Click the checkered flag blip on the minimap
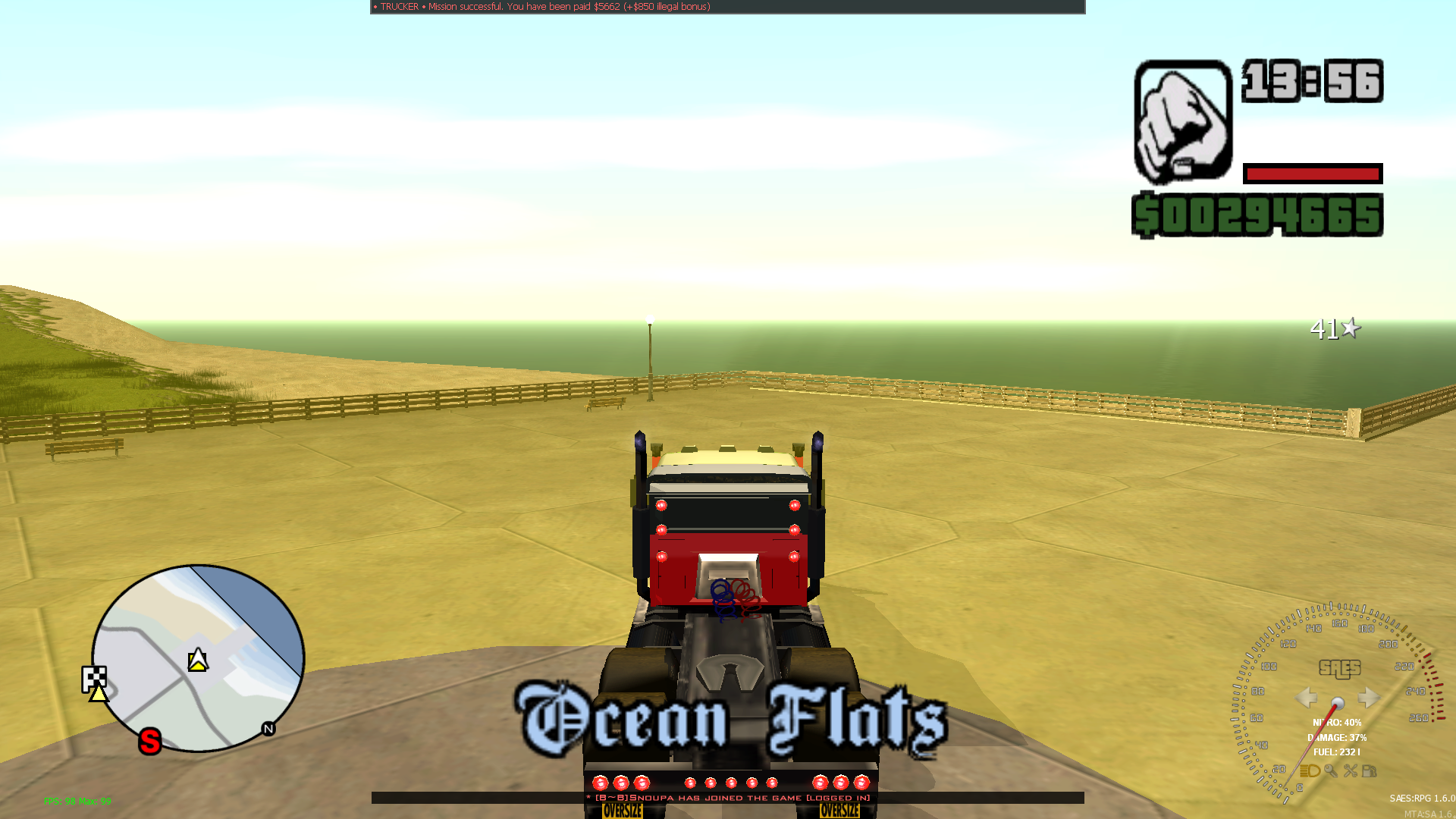This screenshot has height=819, width=1456. tap(95, 677)
